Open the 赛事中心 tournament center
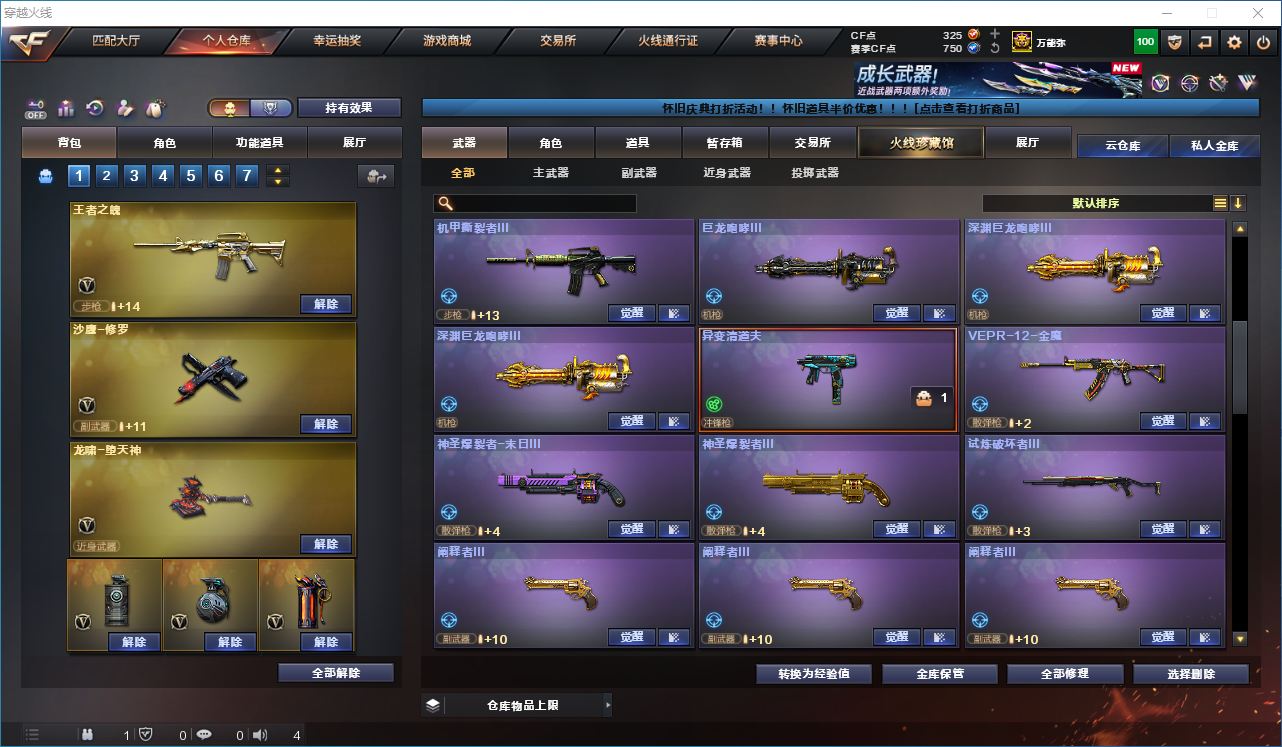 (x=778, y=41)
